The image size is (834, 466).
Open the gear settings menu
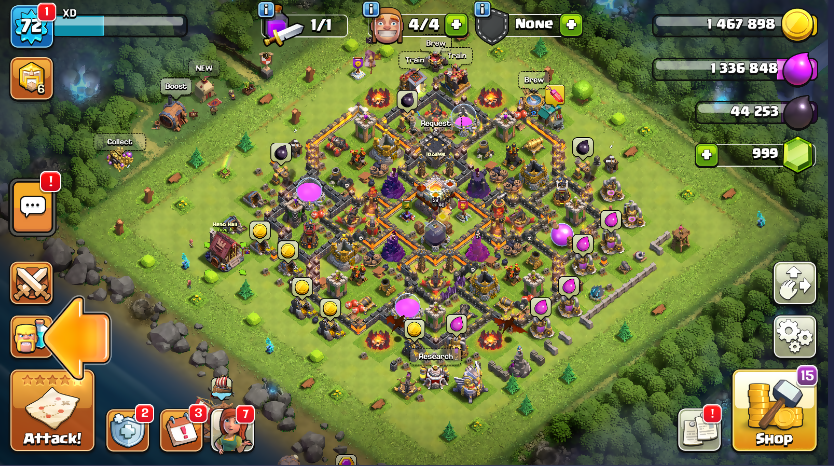coord(794,337)
